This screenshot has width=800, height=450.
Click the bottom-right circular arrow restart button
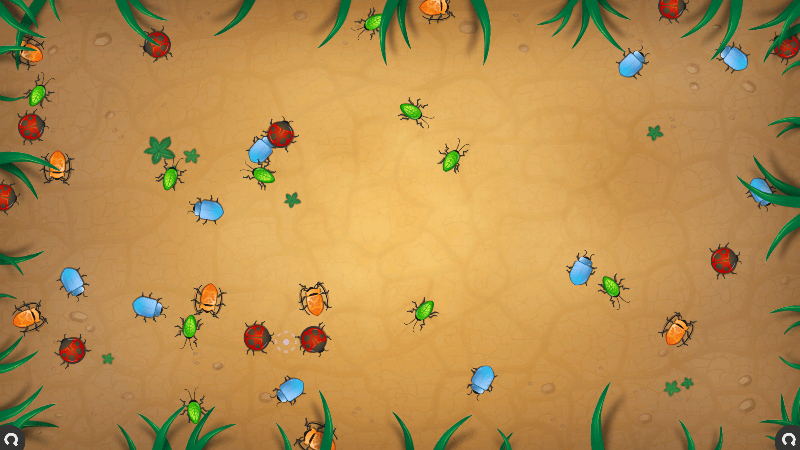(789, 438)
